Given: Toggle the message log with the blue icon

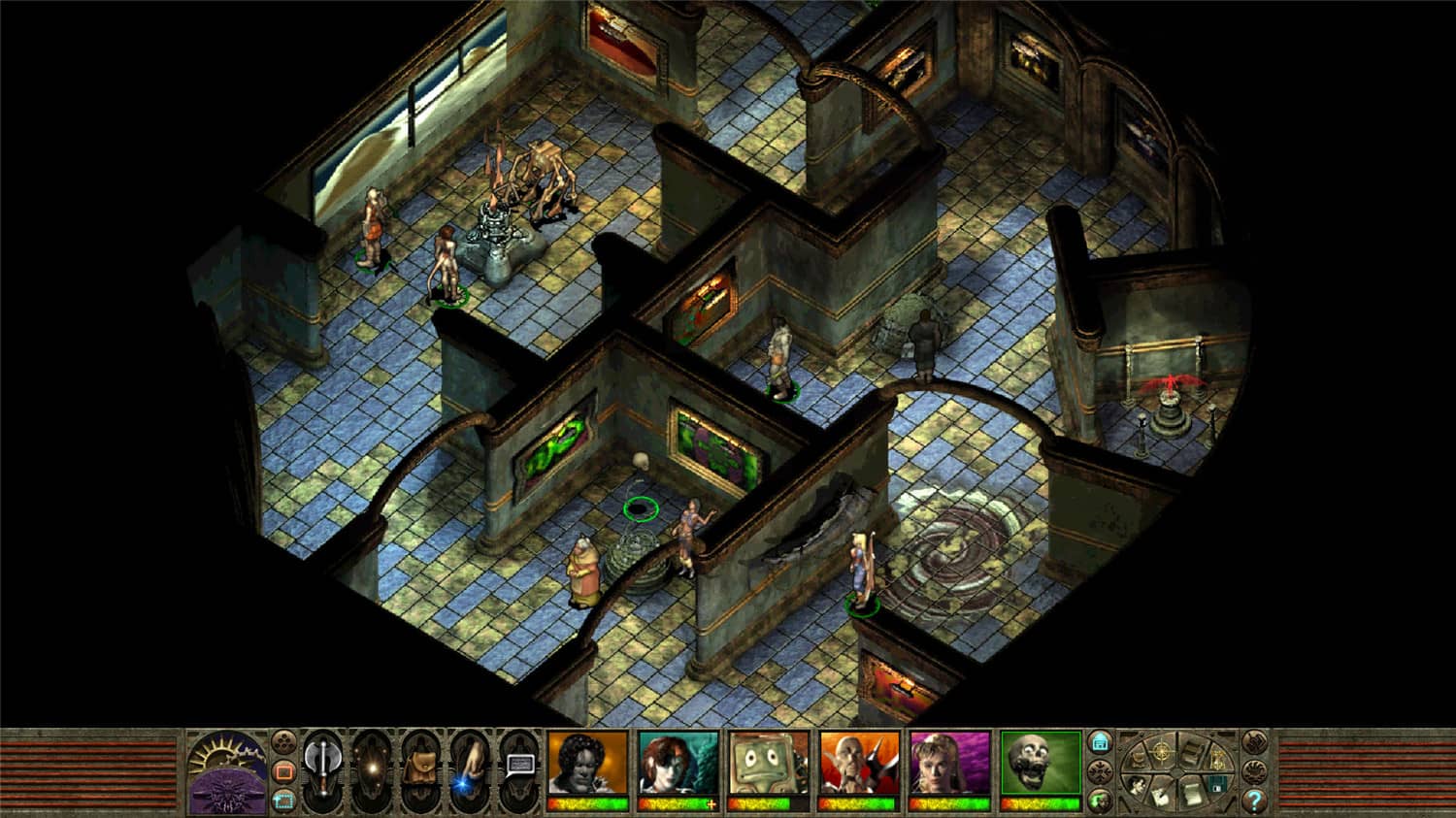Looking at the screenshot, I should tap(1100, 742).
